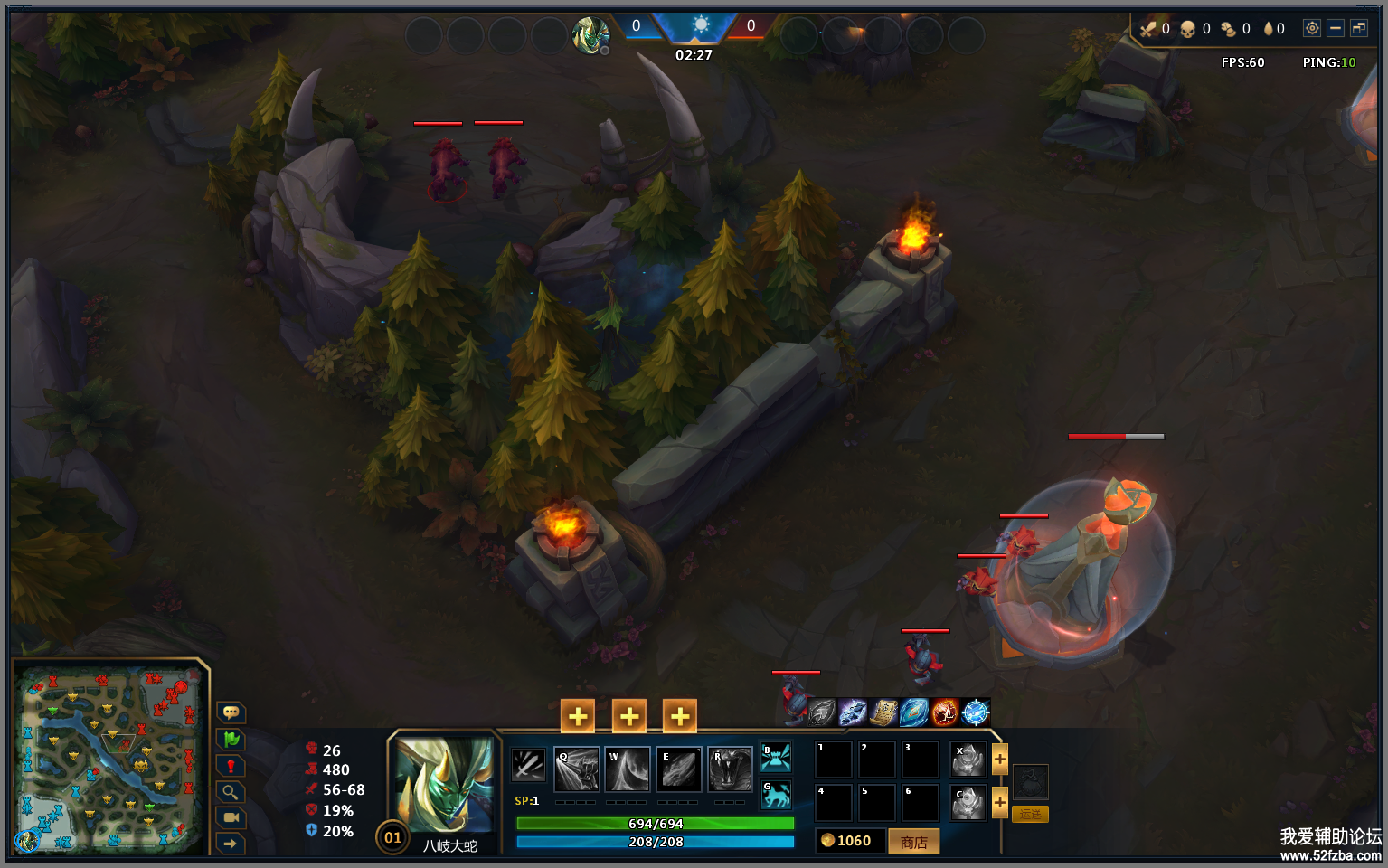Open the chat speech bubble button
1388x868 pixels.
click(x=231, y=712)
